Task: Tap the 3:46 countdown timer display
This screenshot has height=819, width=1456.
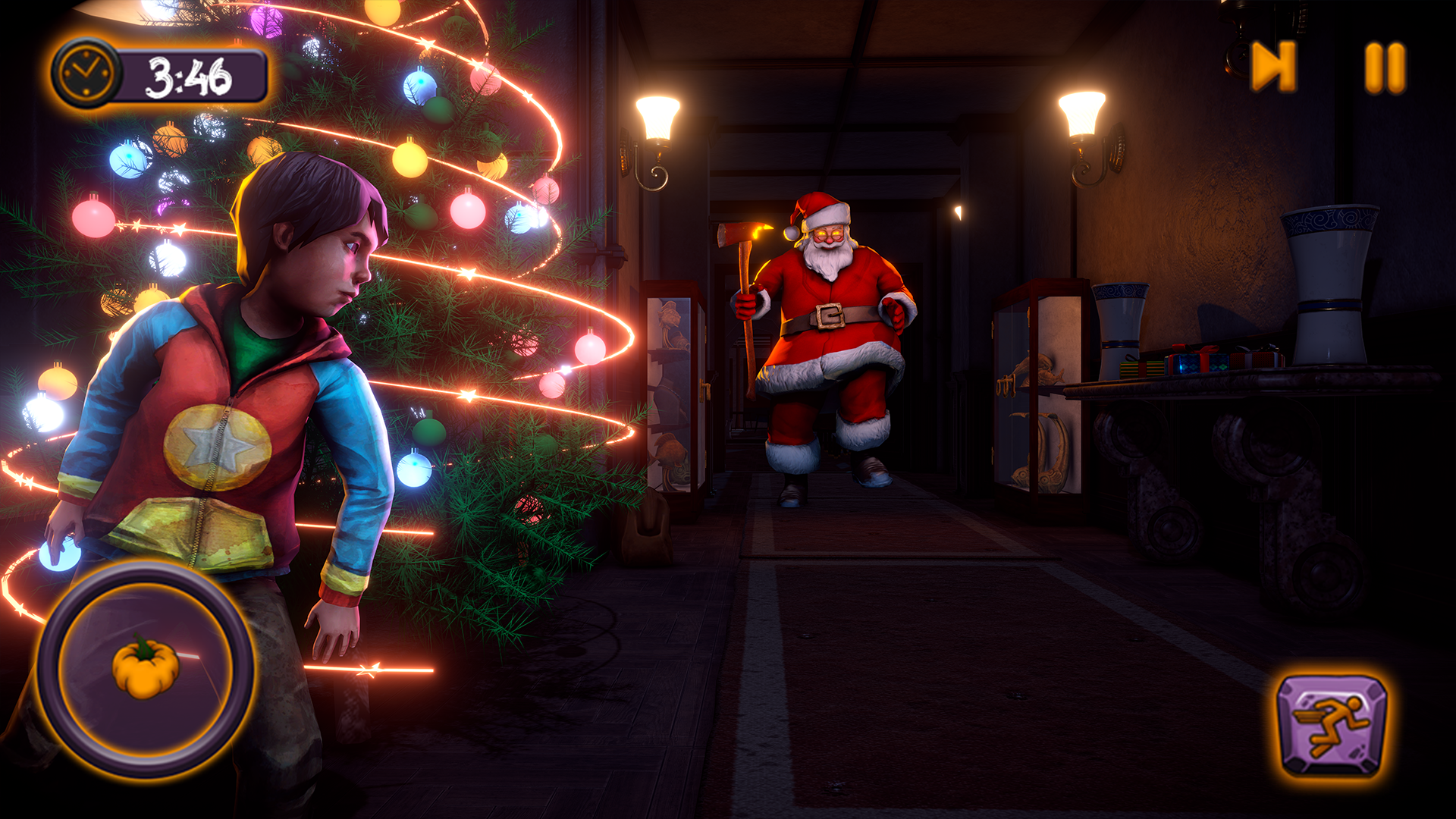Action: click(191, 74)
